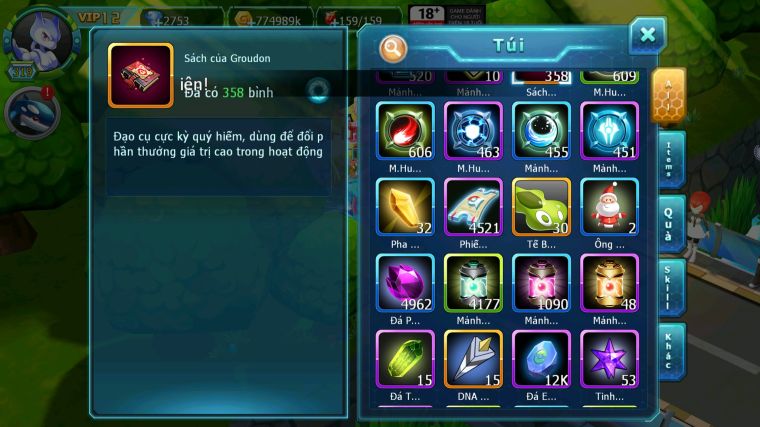Select the ticket item with 4521

473,207
